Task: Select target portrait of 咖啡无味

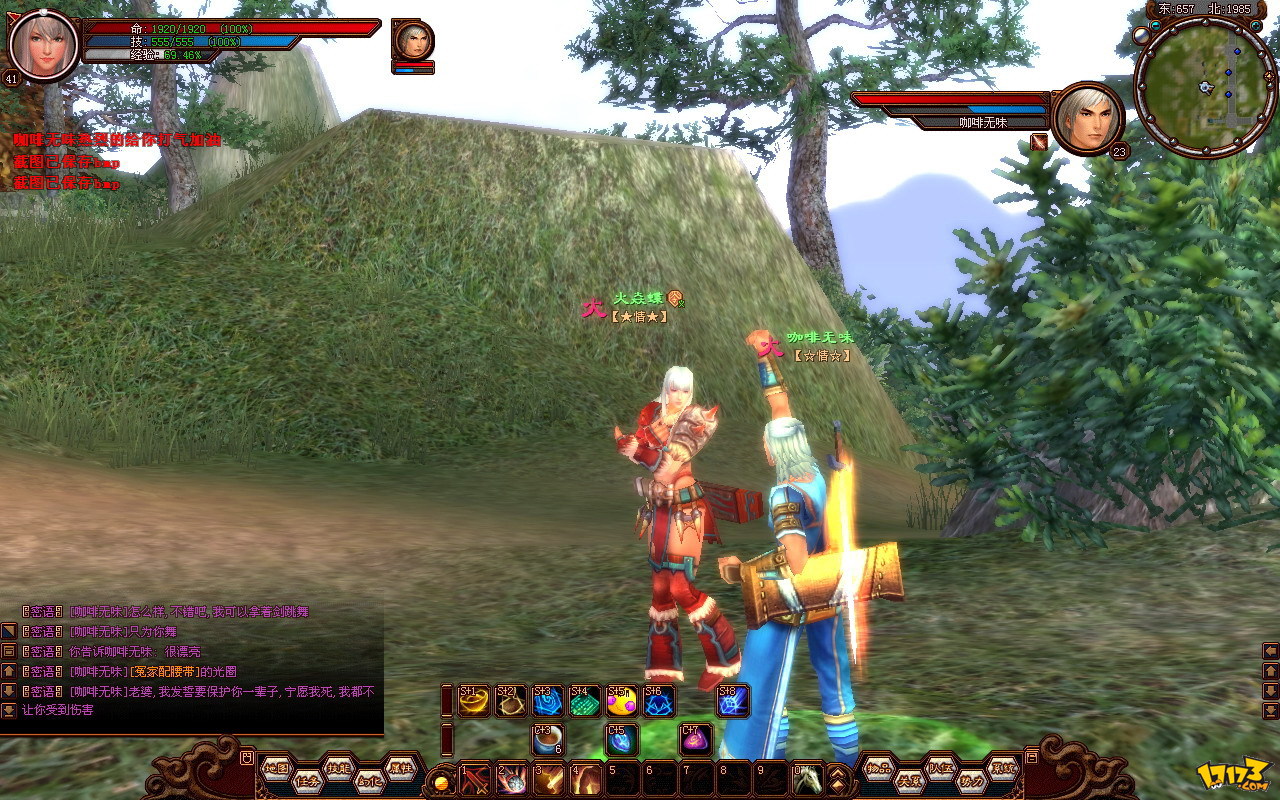Action: (x=1088, y=118)
